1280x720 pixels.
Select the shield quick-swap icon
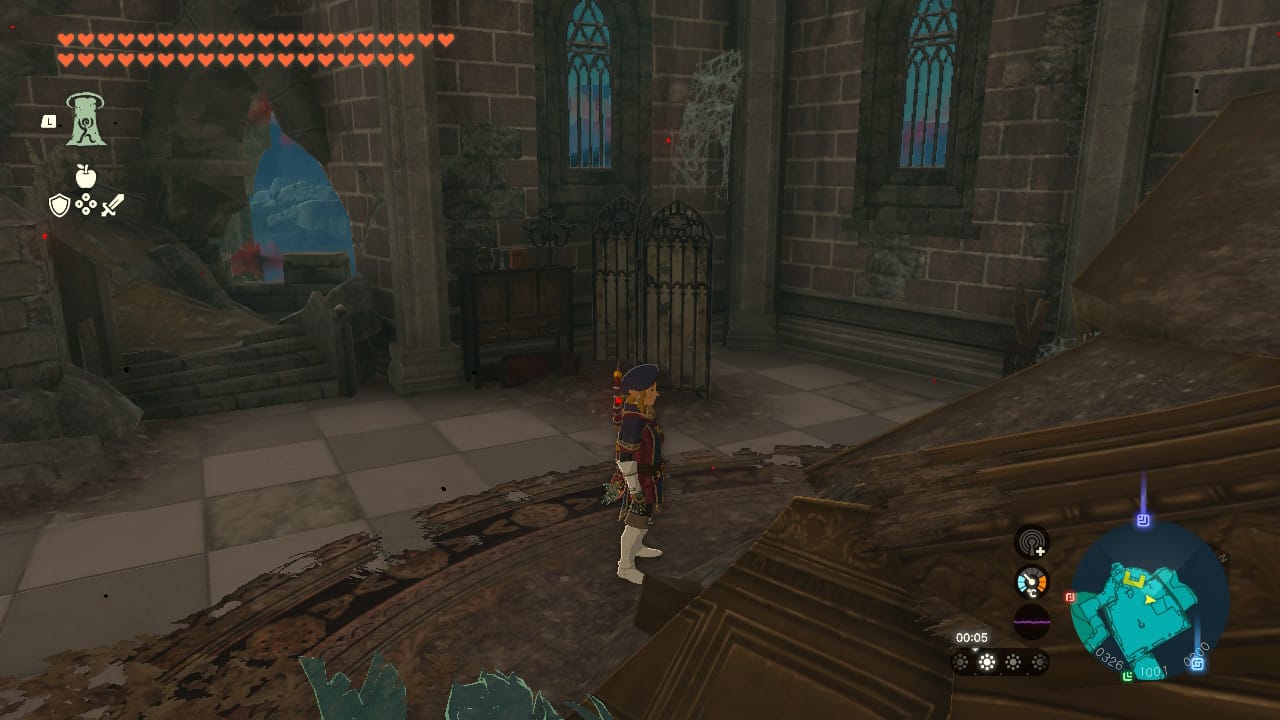pos(59,204)
